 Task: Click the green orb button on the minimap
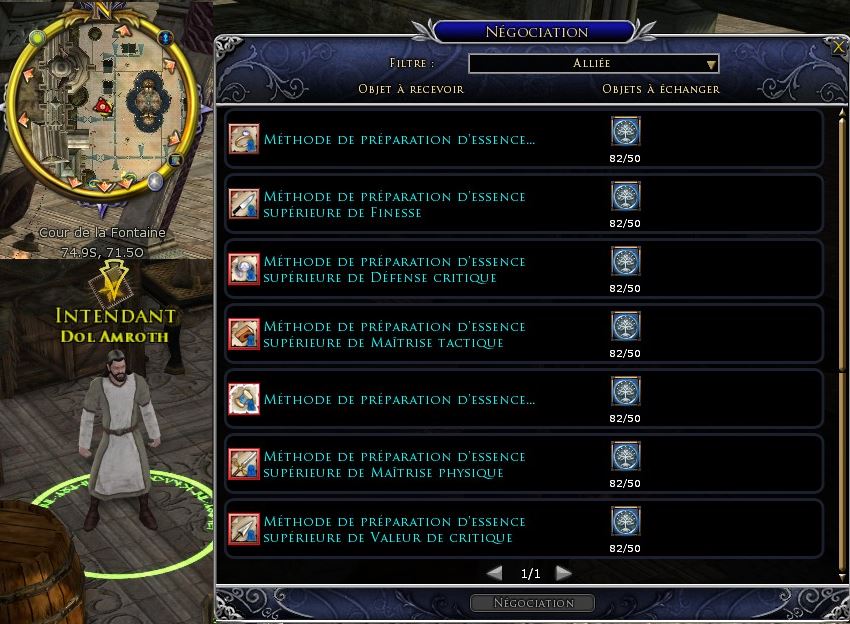point(38,38)
